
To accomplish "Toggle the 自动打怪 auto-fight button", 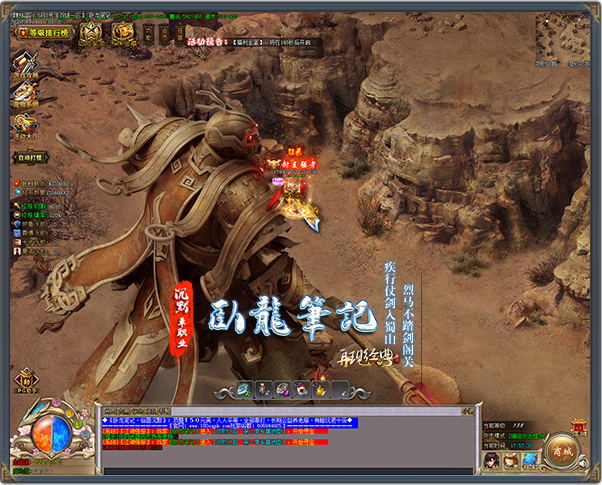I will tap(32, 157).
